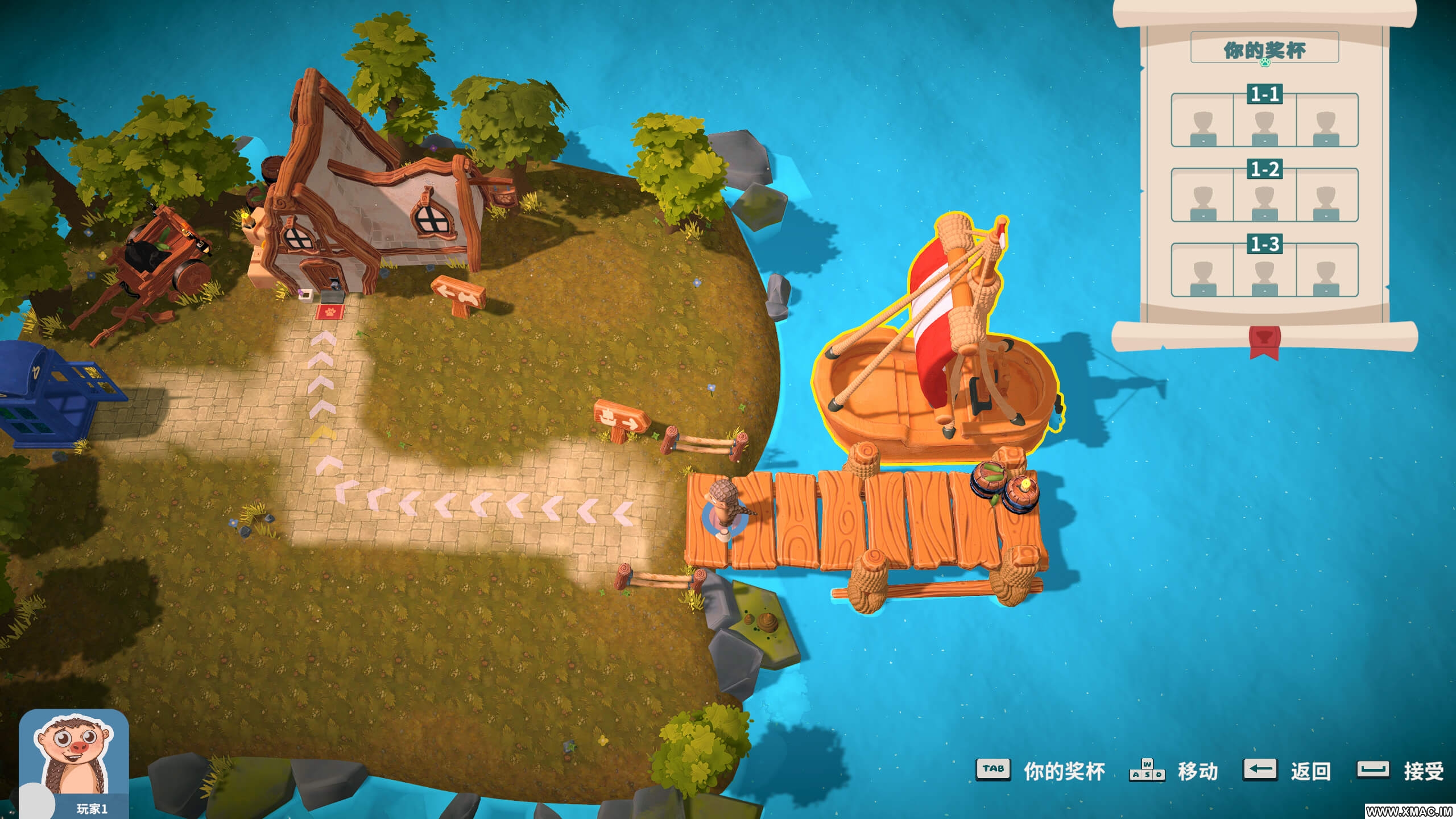
Task: Click the 你的奖杯 scroll header
Action: tap(1264, 50)
